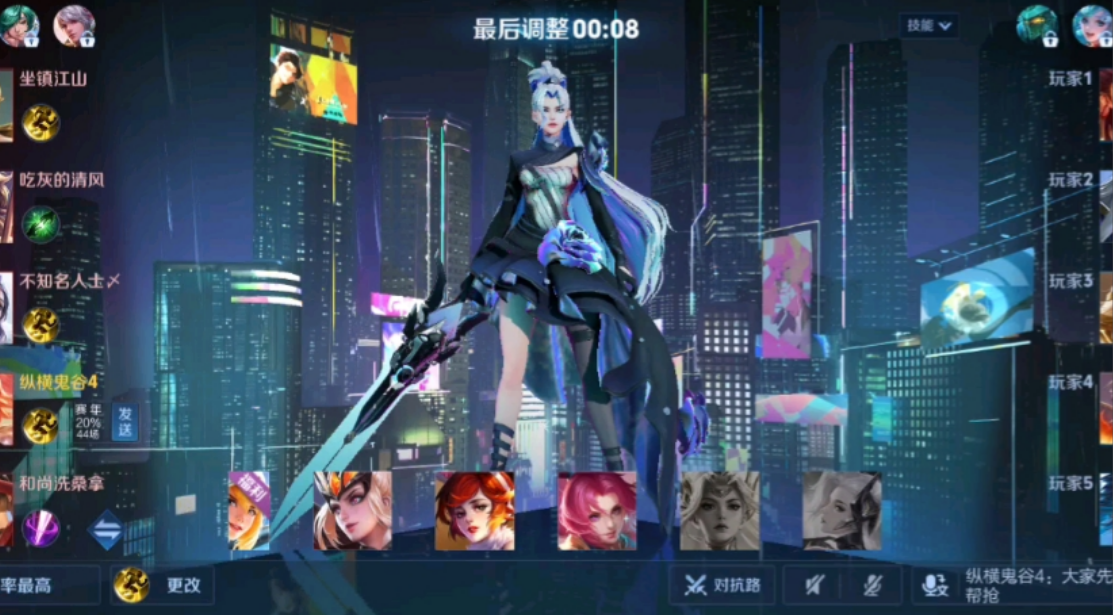This screenshot has width=1113, height=615.
Task: Toggle the microphone mute icon
Action: [873, 586]
